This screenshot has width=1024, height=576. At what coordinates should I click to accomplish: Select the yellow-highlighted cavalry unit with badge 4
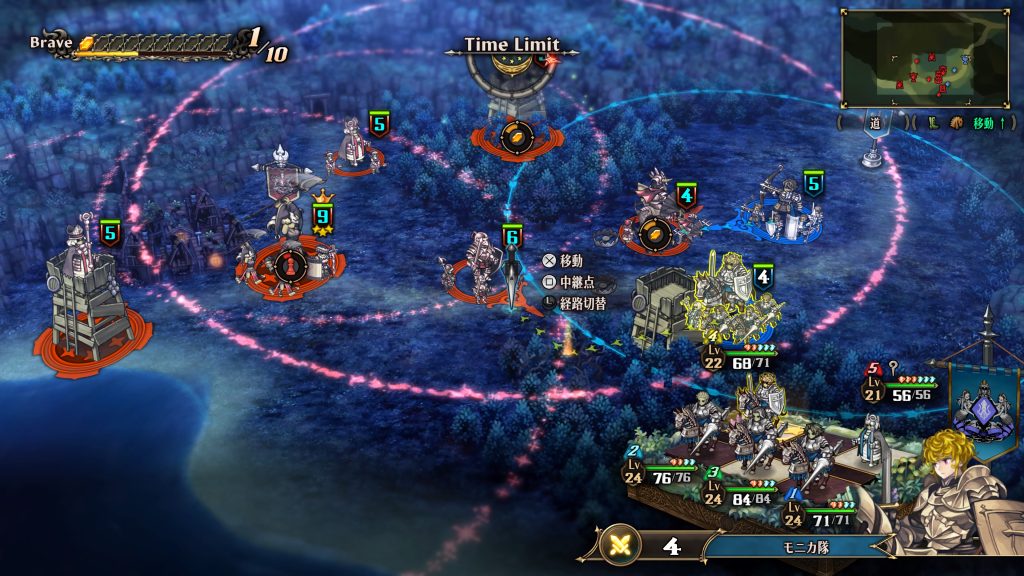point(728,295)
